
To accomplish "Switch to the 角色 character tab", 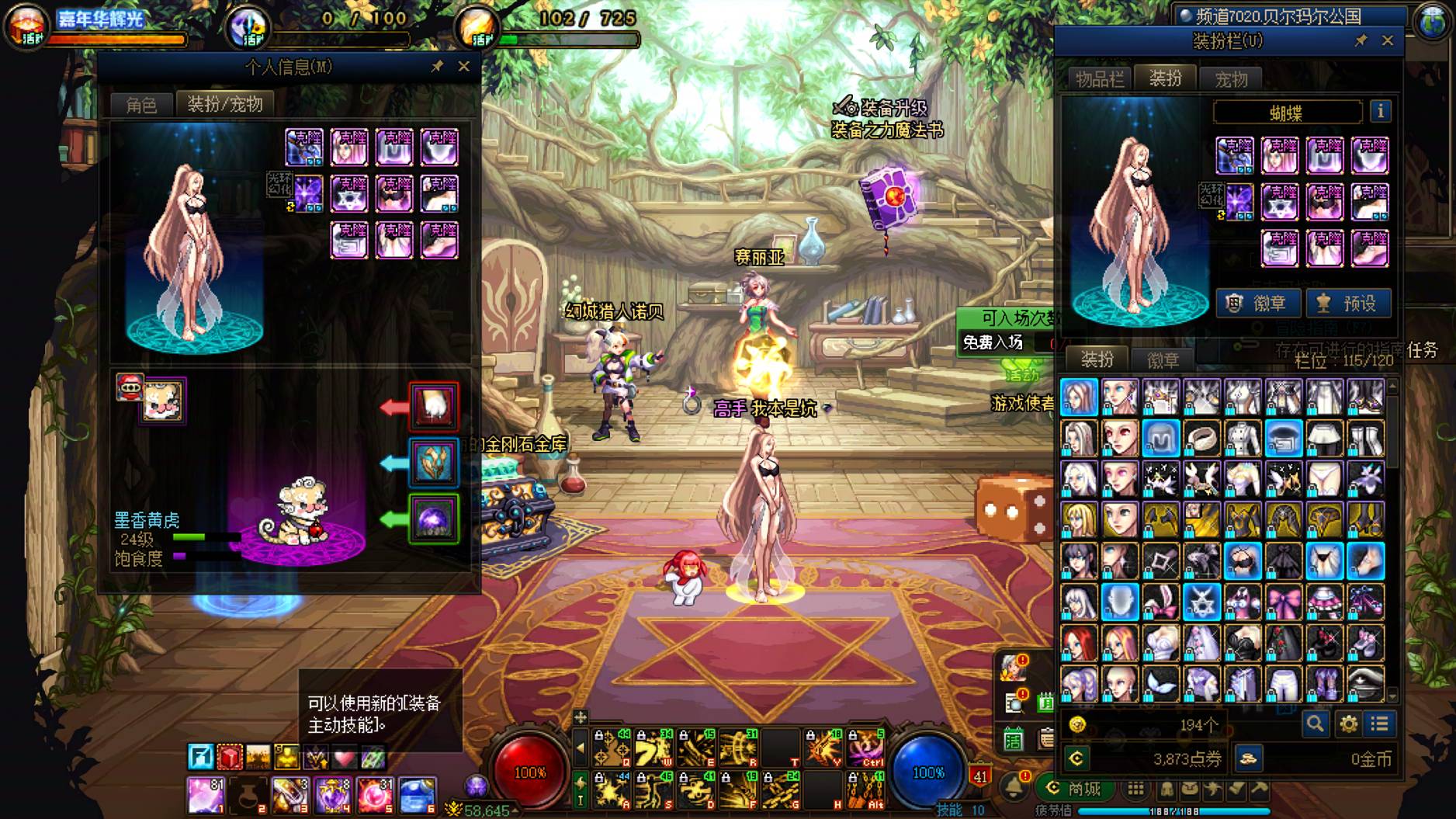I will (x=141, y=105).
